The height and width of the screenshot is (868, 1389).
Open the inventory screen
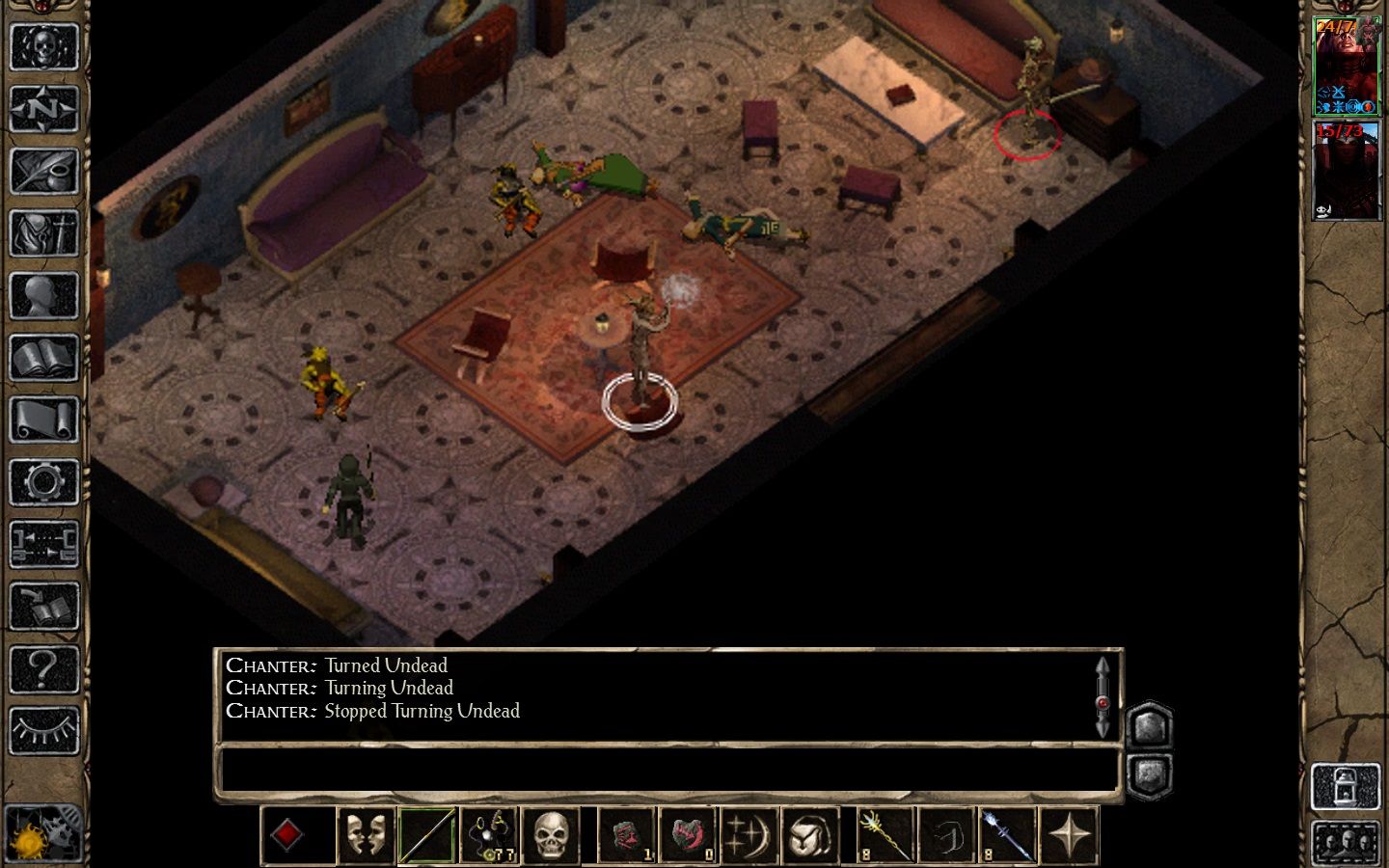click(x=43, y=233)
